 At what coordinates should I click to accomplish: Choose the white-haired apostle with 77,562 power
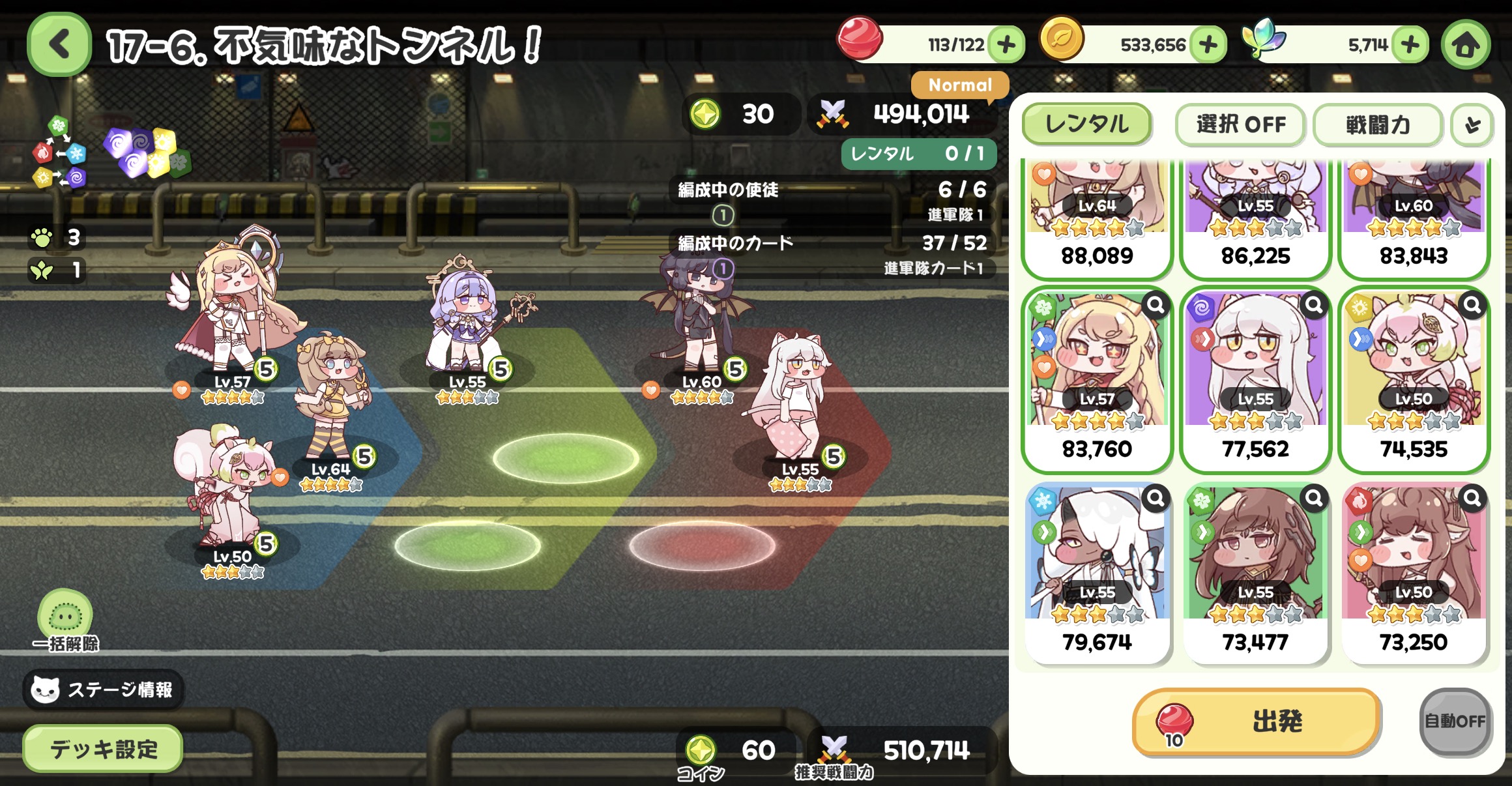click(1255, 379)
